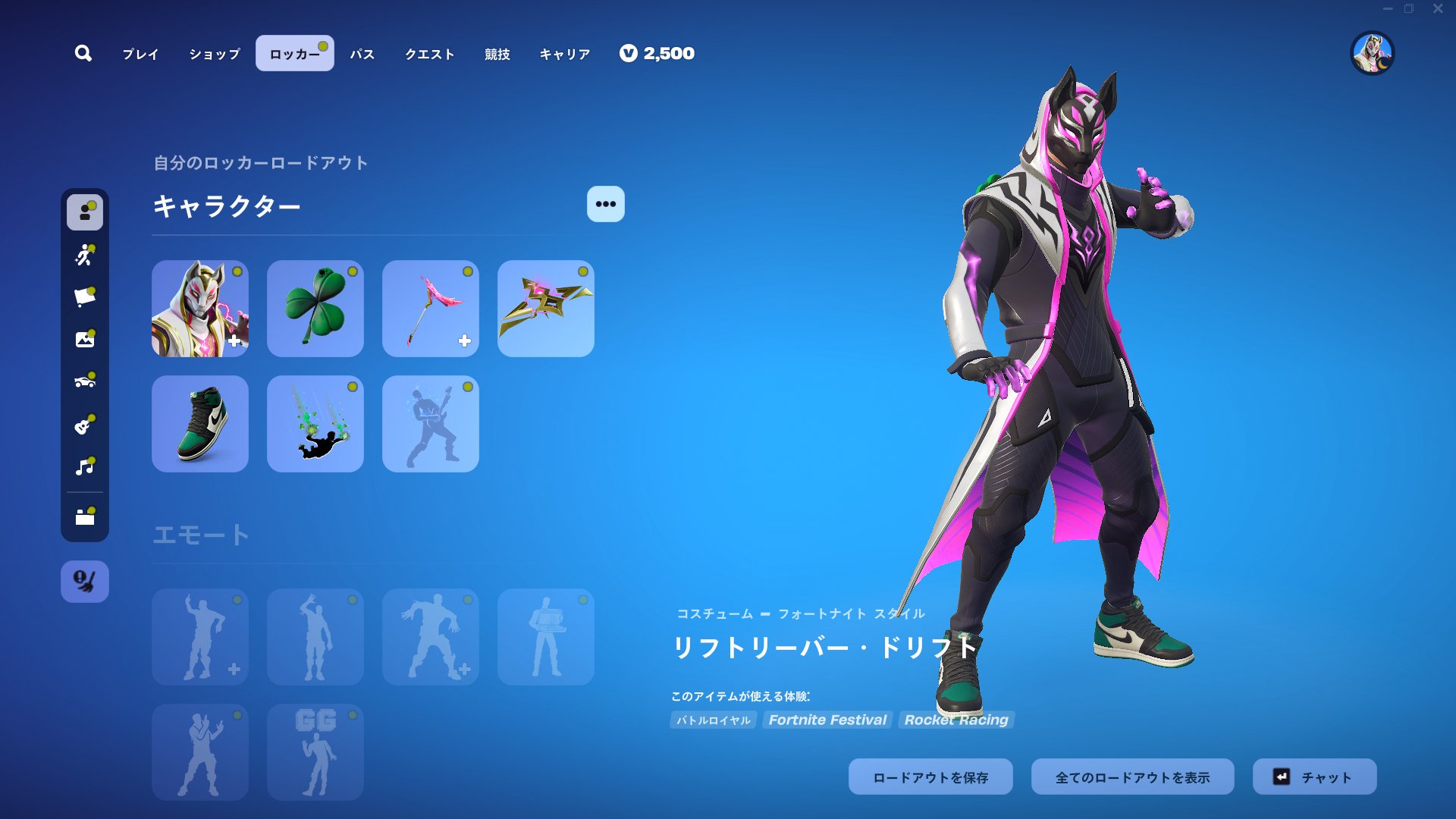Screen dimensions: 1456x819
Task: Open the jam tracks music note icon
Action: pos(85,465)
